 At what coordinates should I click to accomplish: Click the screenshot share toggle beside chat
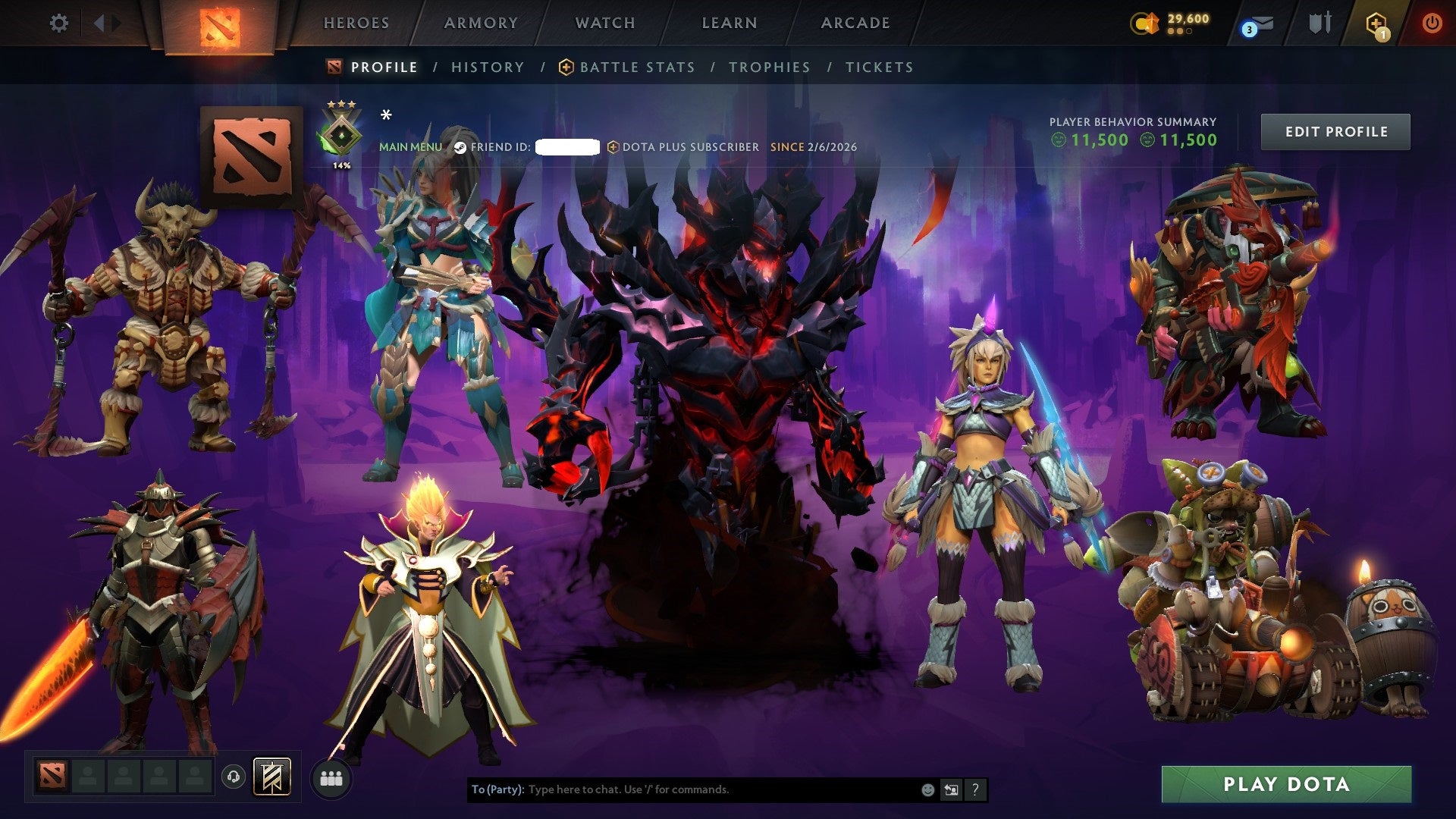click(x=951, y=789)
